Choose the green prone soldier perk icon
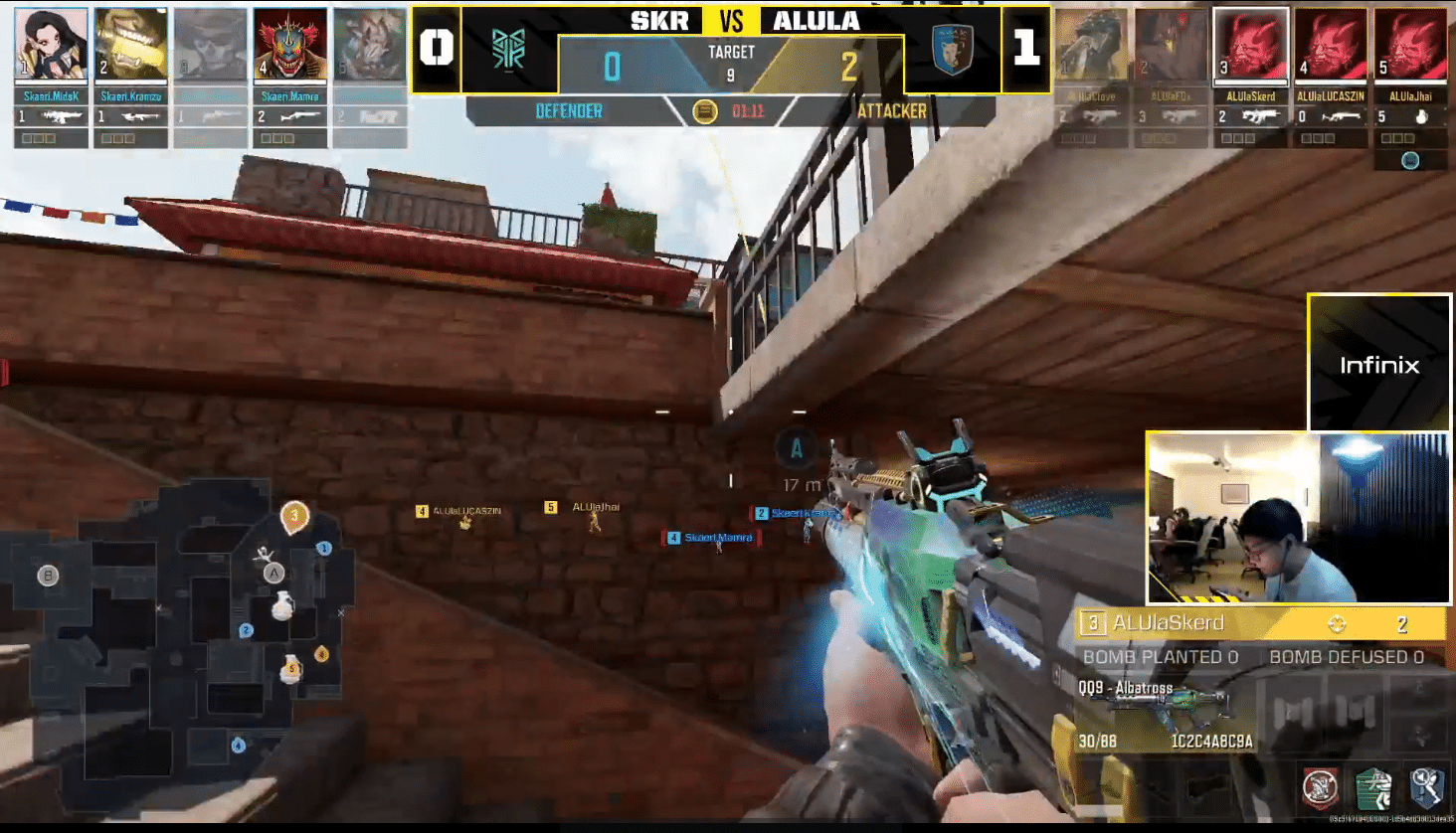Screen dimensions: 1456x833 point(1373,787)
